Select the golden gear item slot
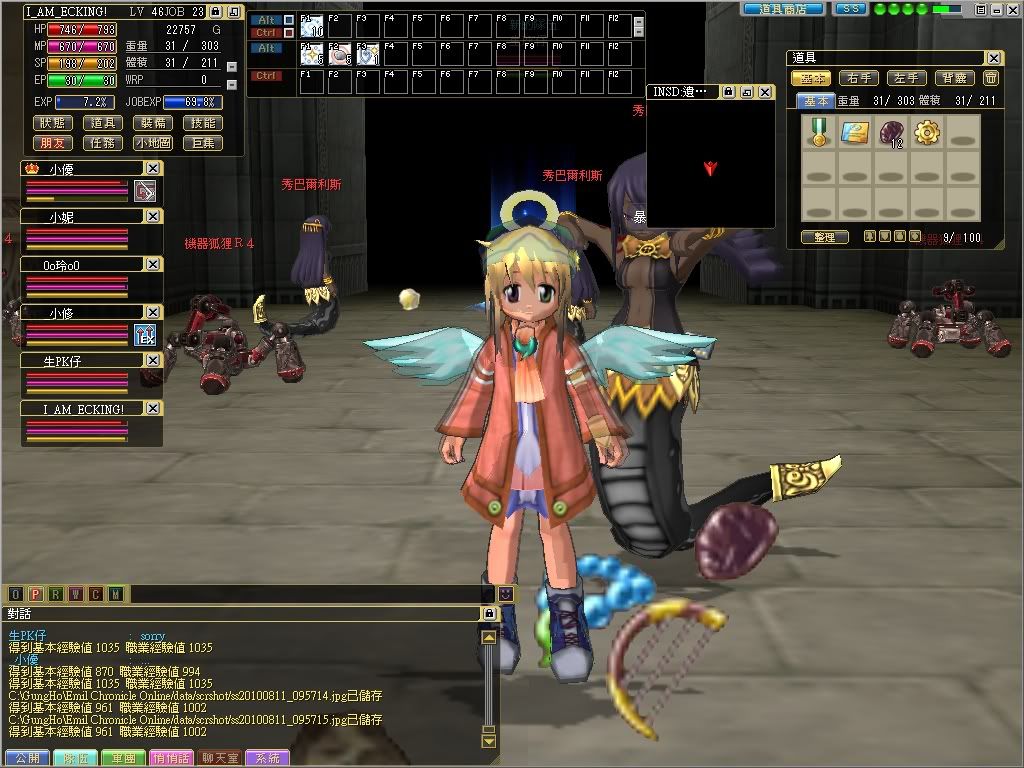Viewport: 1024px width, 768px height. [927, 132]
